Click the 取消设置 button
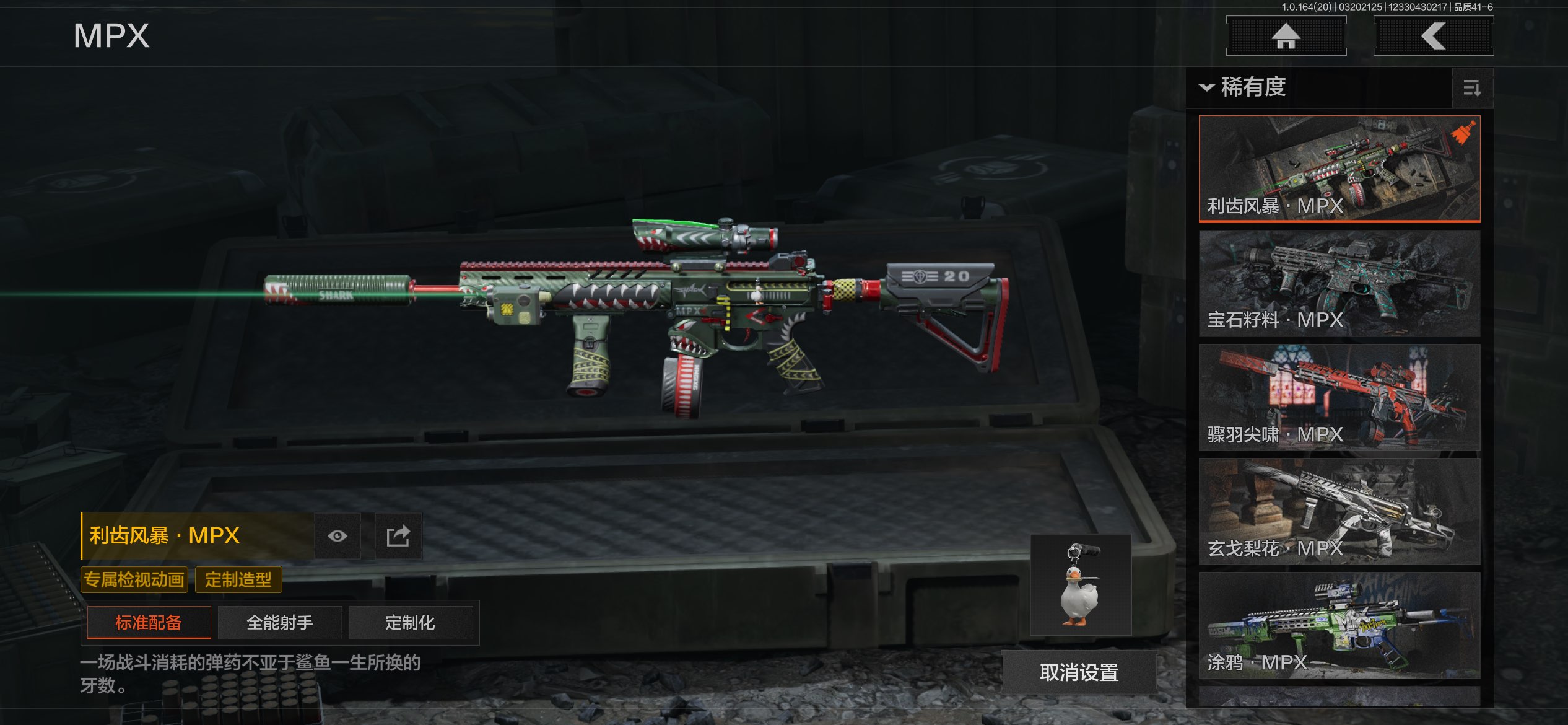 pyautogui.click(x=1079, y=672)
